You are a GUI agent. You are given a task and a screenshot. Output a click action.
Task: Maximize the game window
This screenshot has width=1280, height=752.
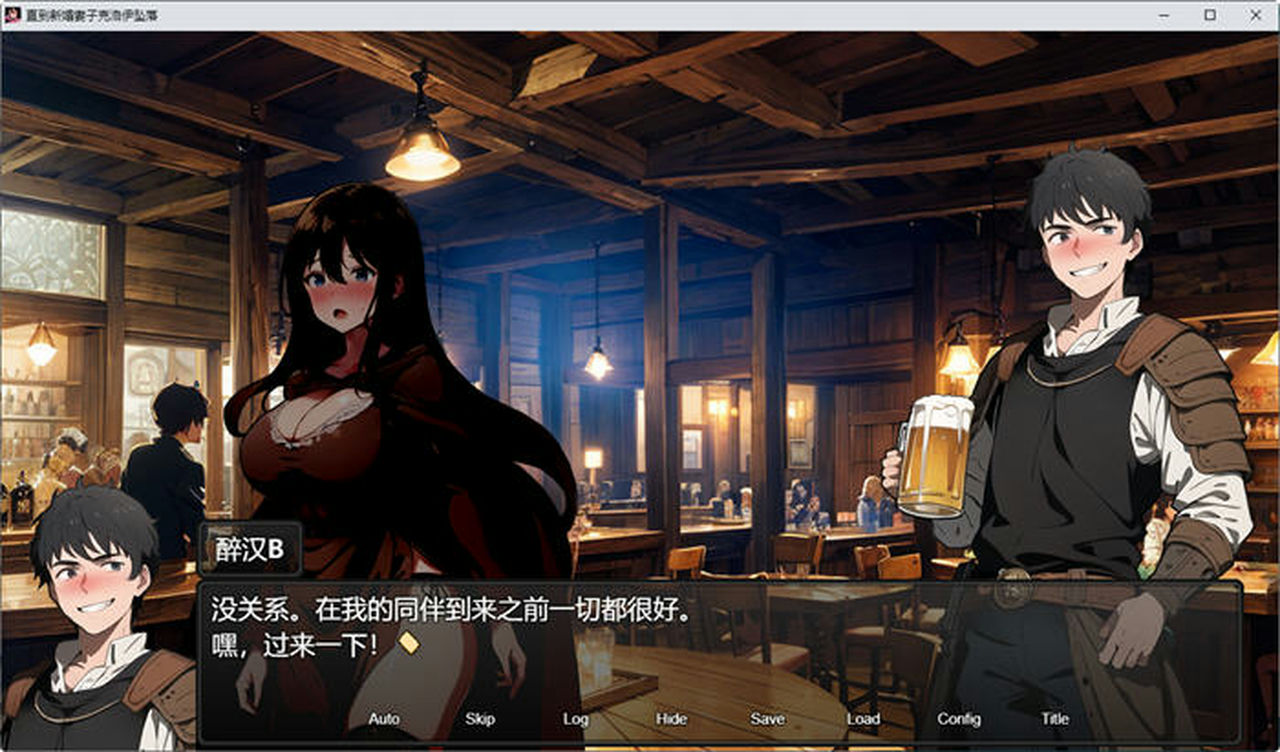(1208, 15)
